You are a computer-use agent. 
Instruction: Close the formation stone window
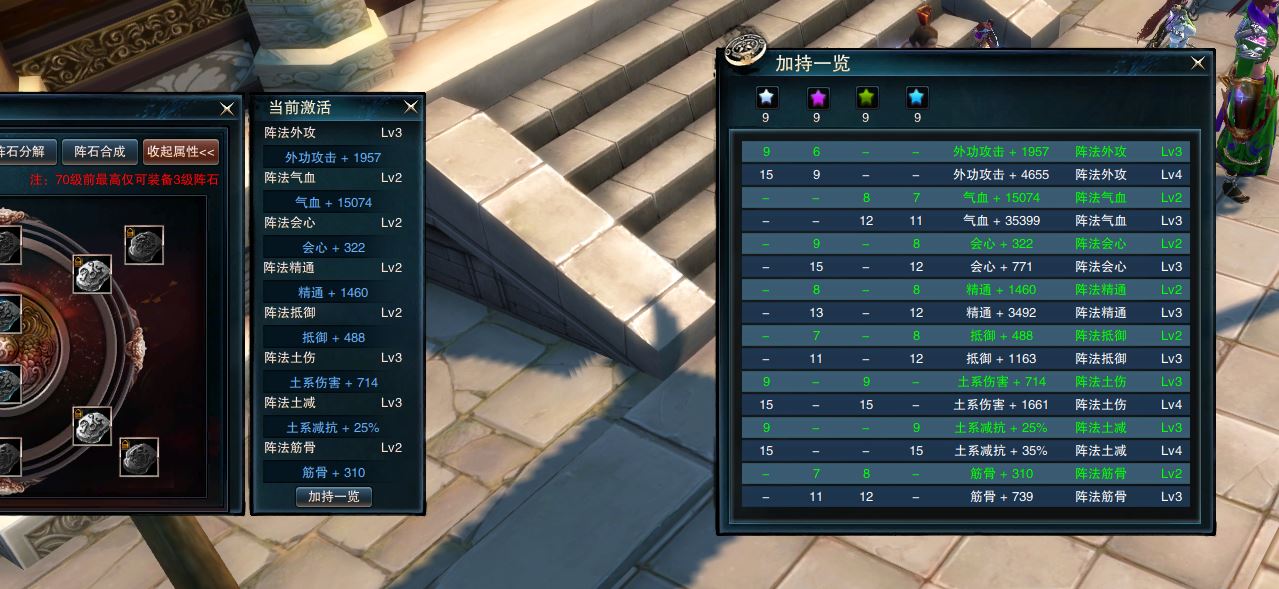click(x=228, y=108)
